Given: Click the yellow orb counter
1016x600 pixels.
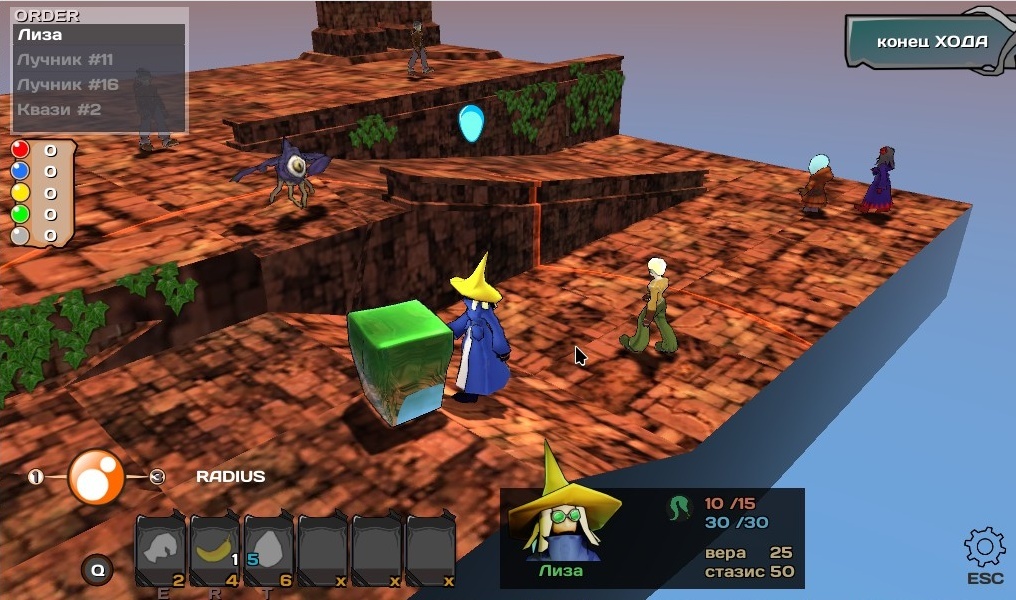Looking at the screenshot, I should (20, 192).
